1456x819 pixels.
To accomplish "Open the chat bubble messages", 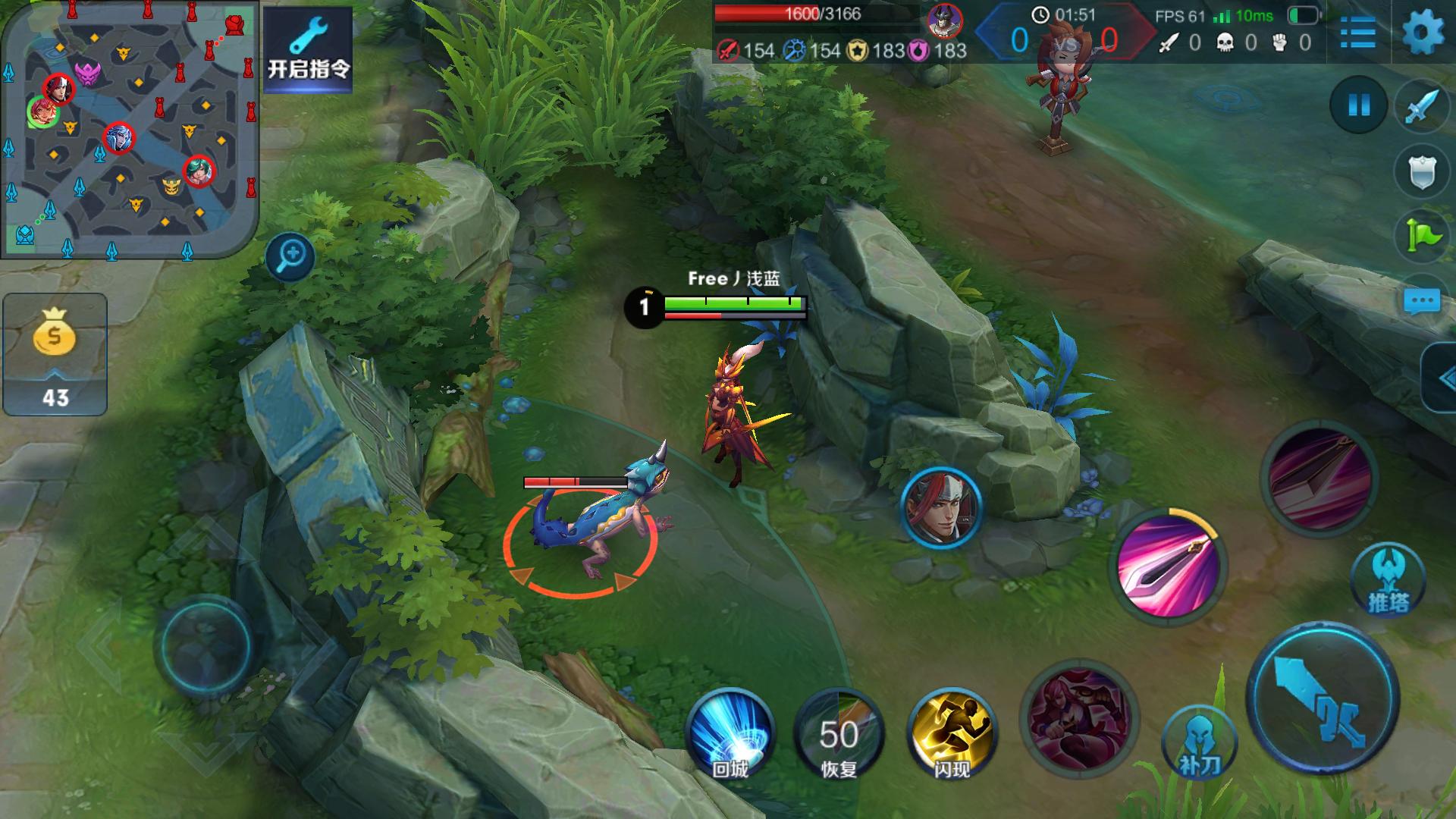I will [x=1422, y=301].
